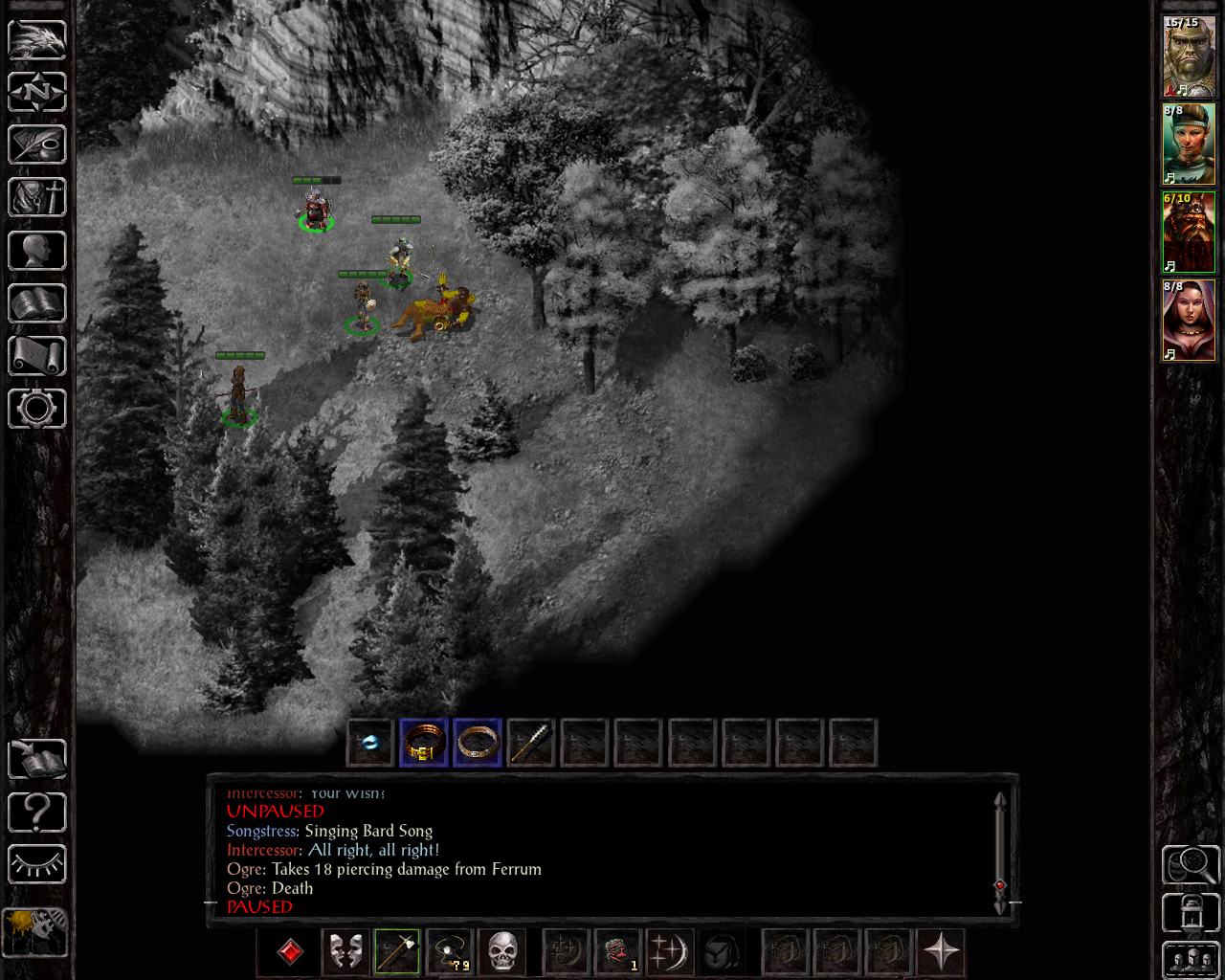
Task: Open help with the question mark button
Action: (36, 813)
